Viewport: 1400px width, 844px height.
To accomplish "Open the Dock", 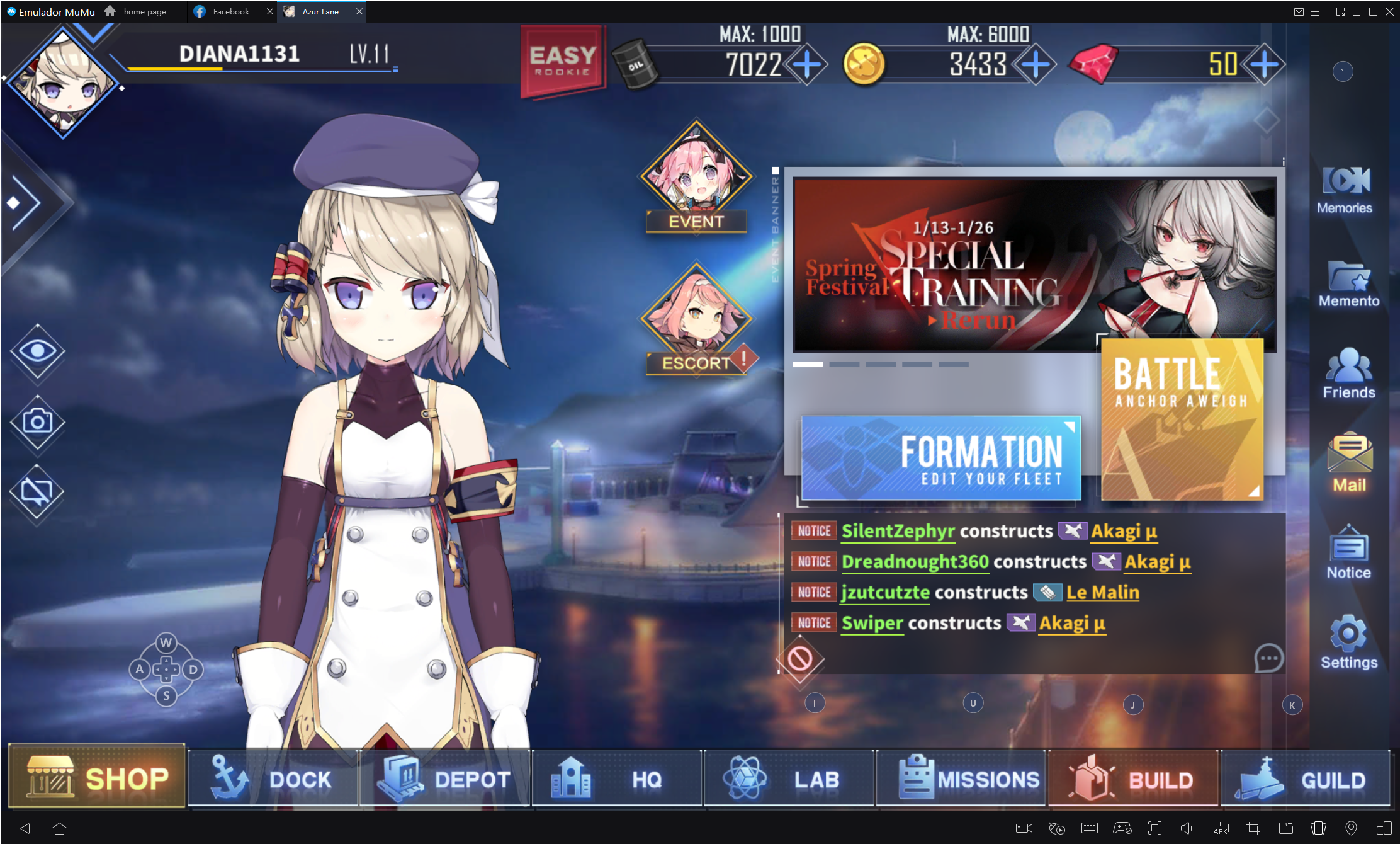I will click(273, 779).
